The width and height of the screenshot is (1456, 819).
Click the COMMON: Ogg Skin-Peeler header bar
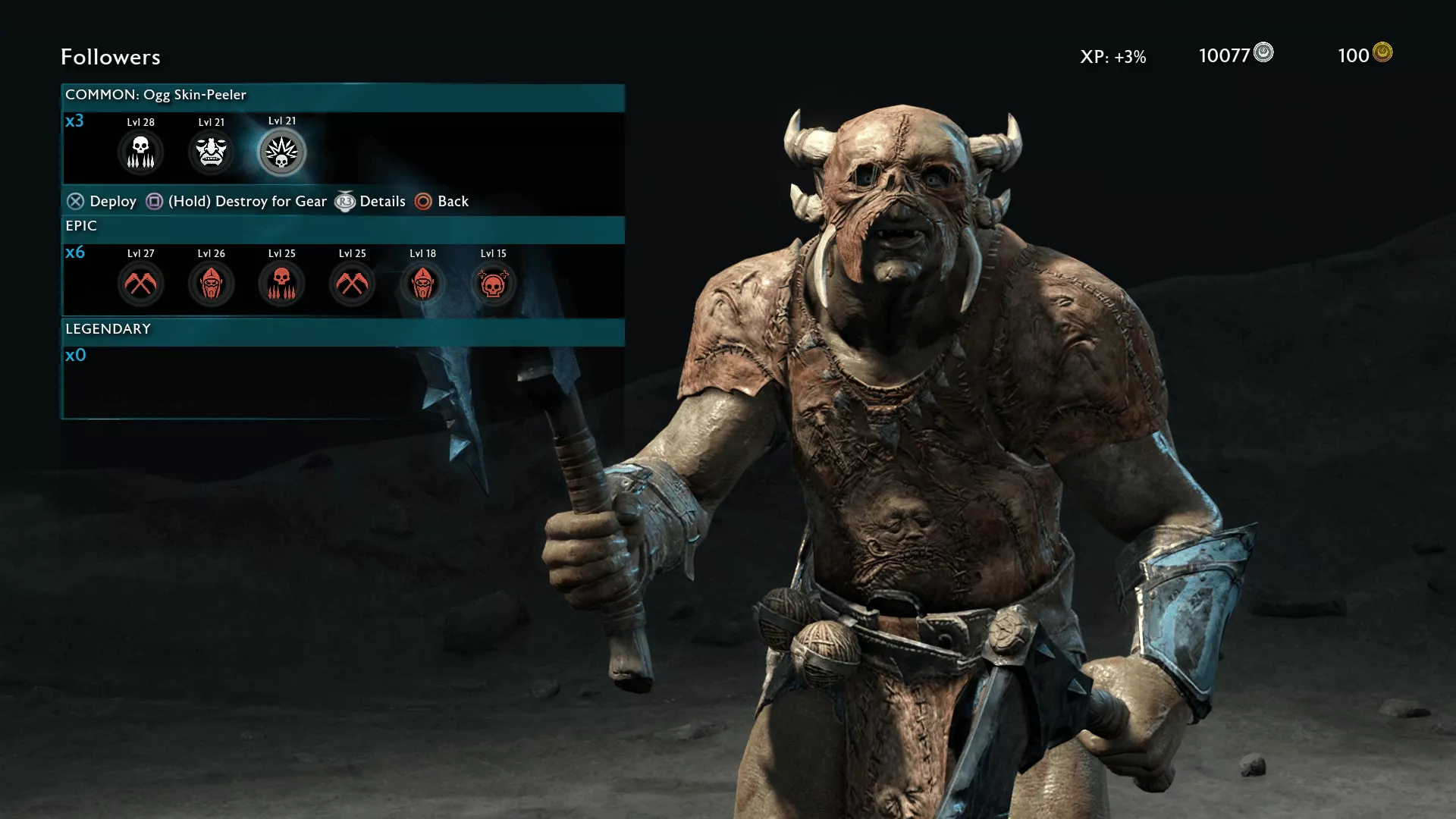[343, 96]
